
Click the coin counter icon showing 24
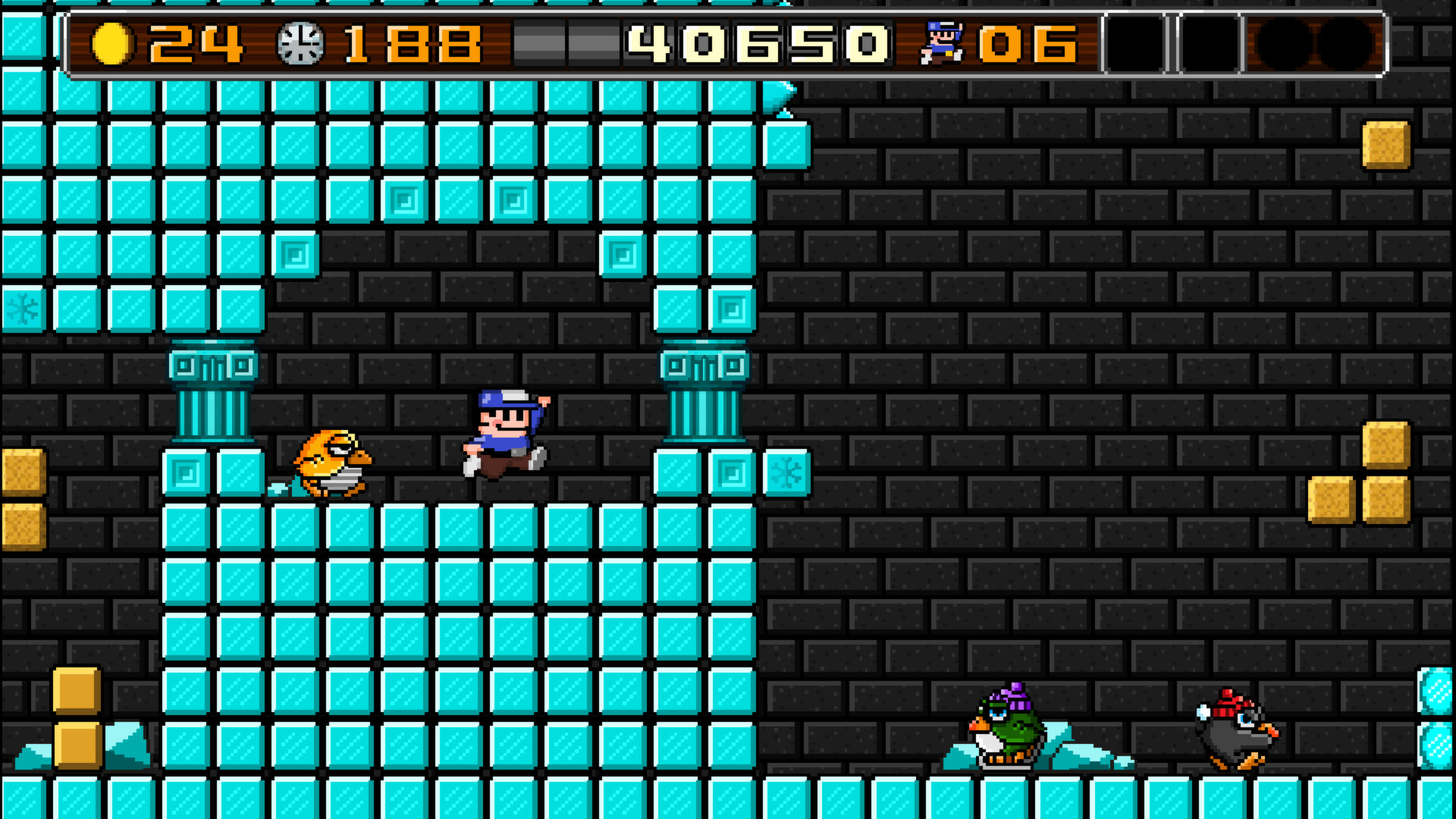click(115, 42)
